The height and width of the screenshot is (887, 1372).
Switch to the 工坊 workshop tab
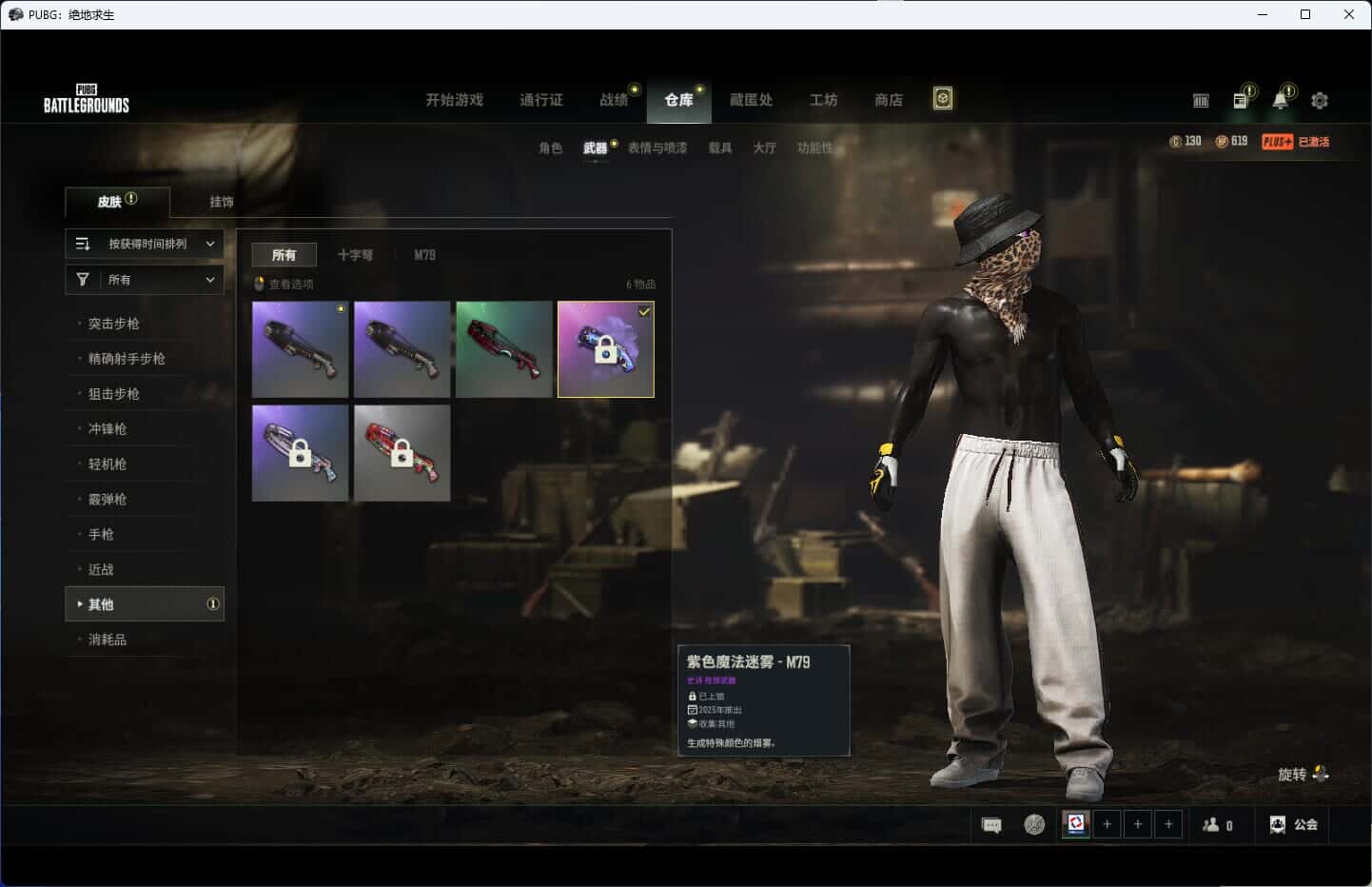823,100
